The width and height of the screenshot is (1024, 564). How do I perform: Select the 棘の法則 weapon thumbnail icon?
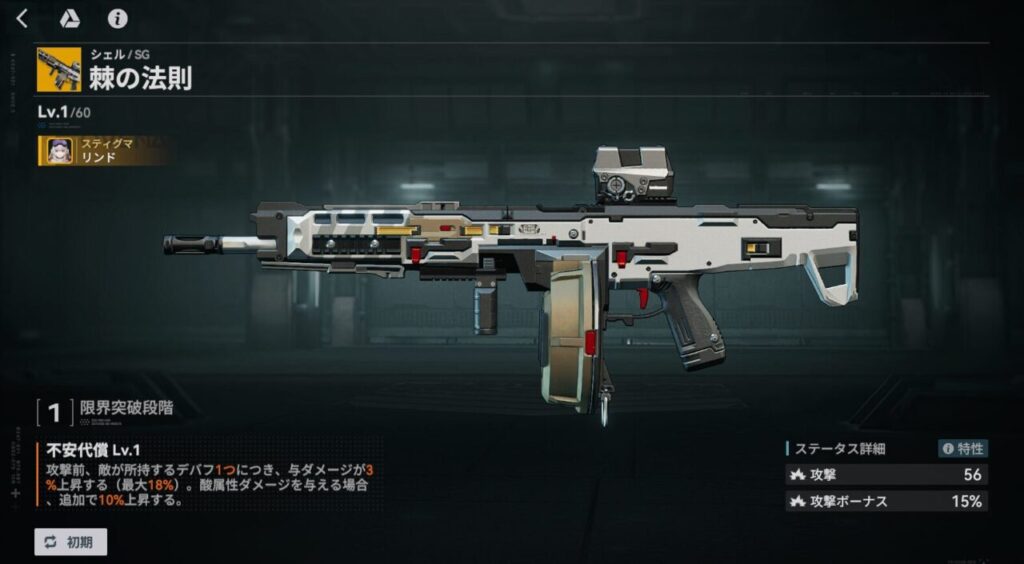click(x=59, y=70)
